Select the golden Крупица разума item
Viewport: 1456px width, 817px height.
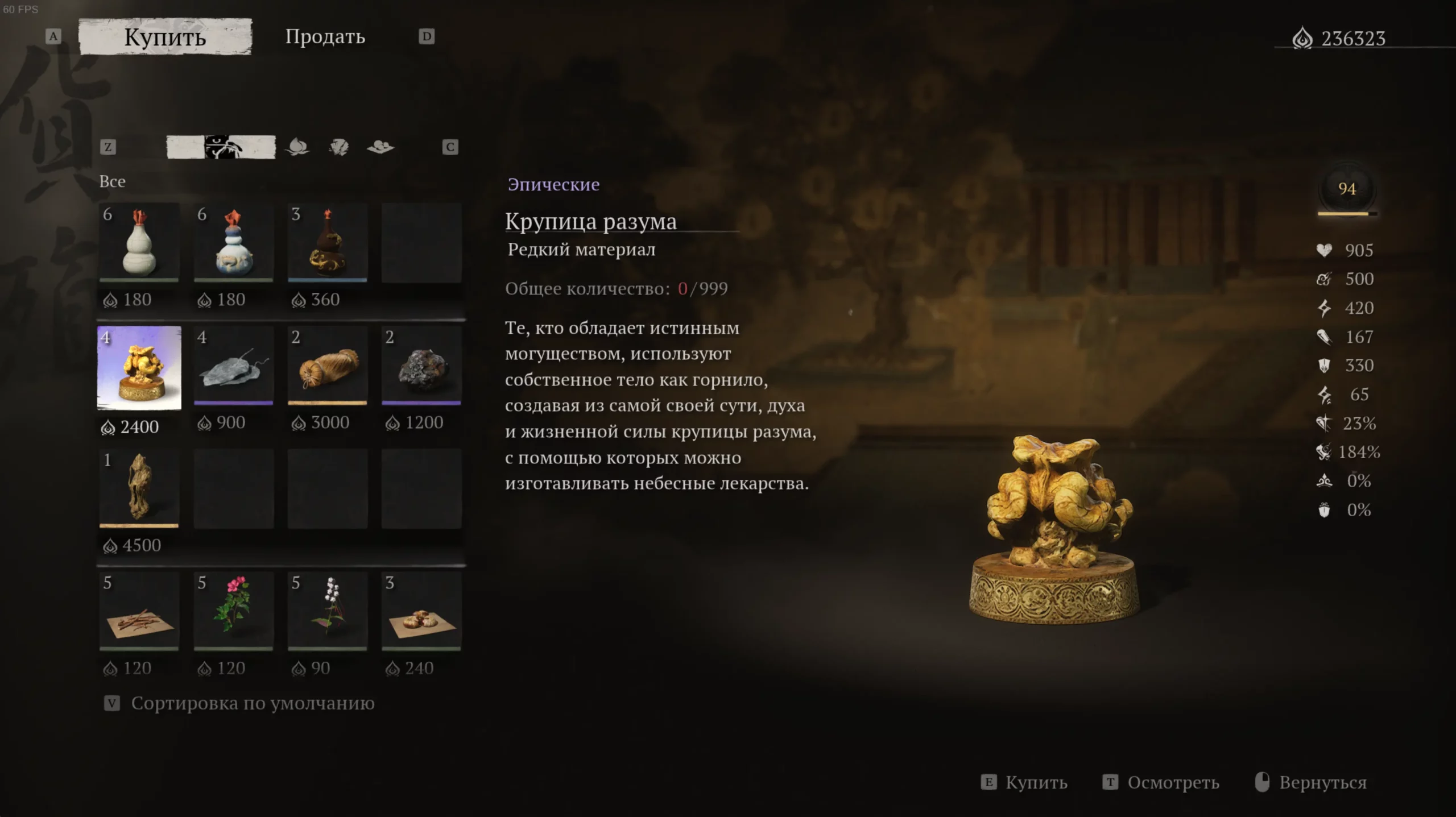point(139,368)
